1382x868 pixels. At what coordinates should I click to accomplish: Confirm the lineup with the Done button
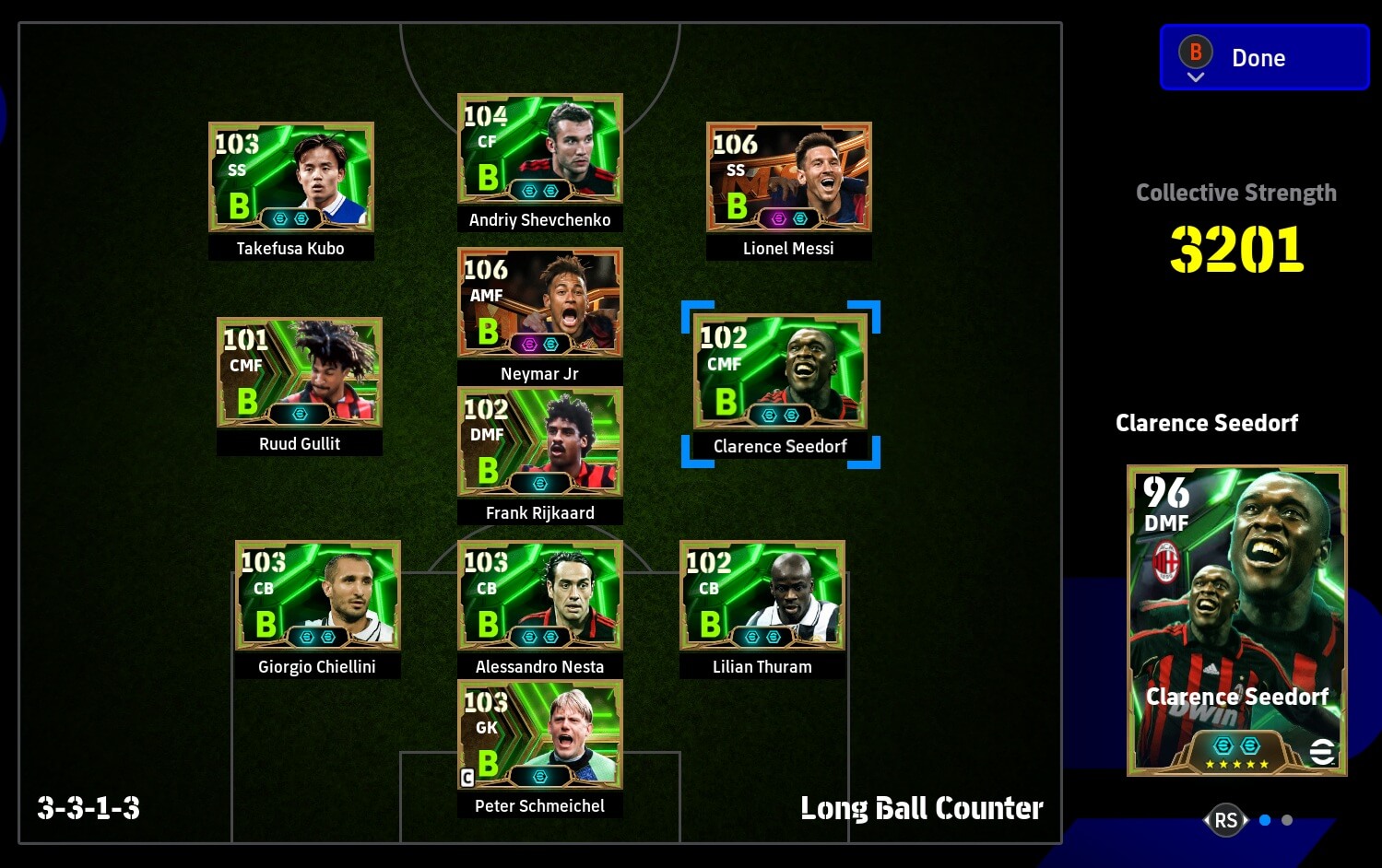(x=1263, y=57)
